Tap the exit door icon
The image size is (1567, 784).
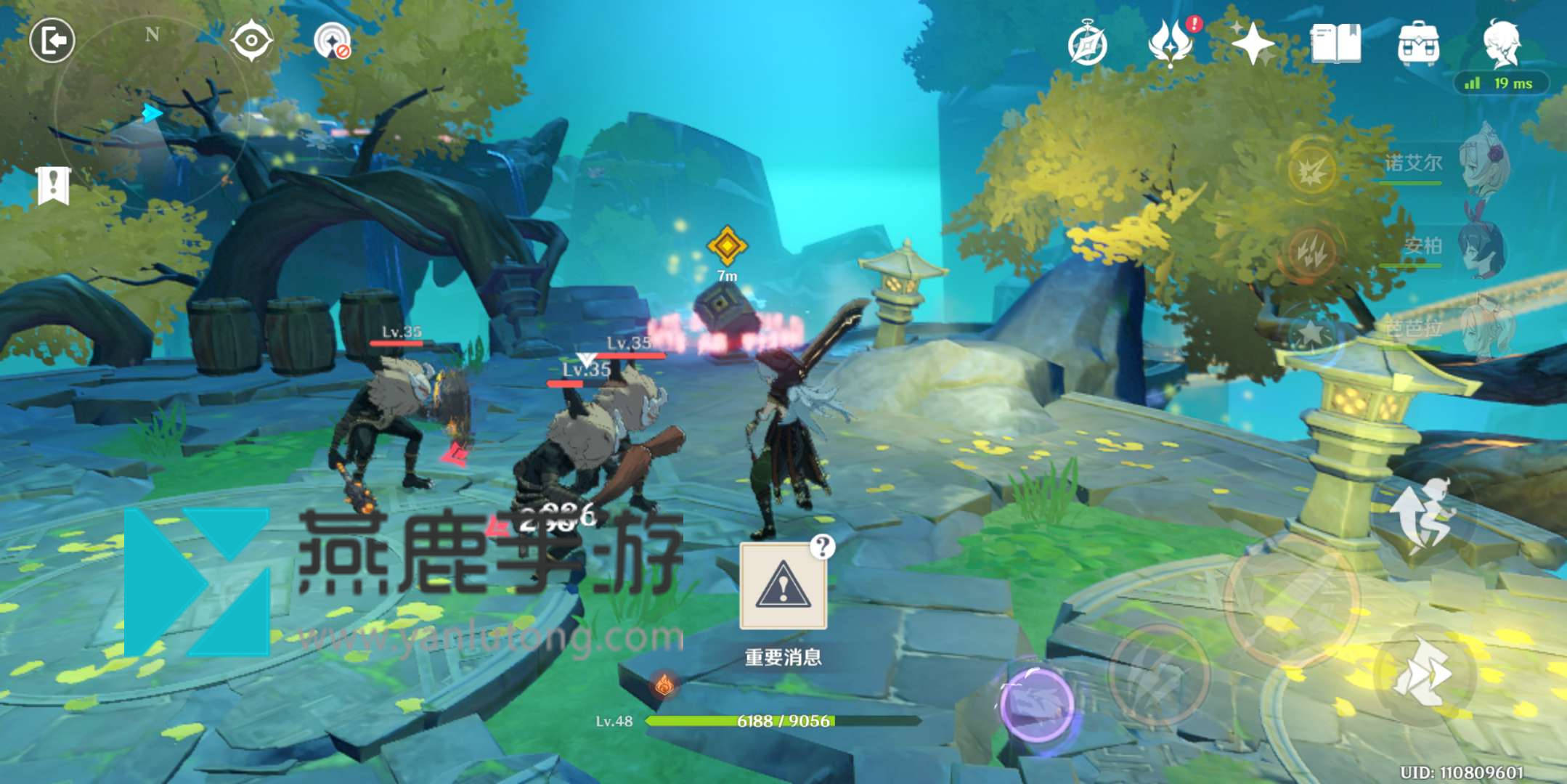(52, 40)
